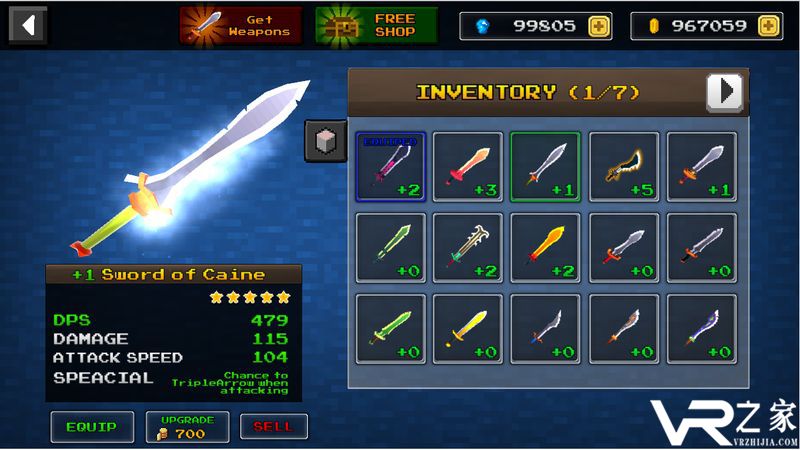Select the +5 golden bow slot
Image resolution: width=800 pixels, height=450 pixels.
(x=624, y=166)
